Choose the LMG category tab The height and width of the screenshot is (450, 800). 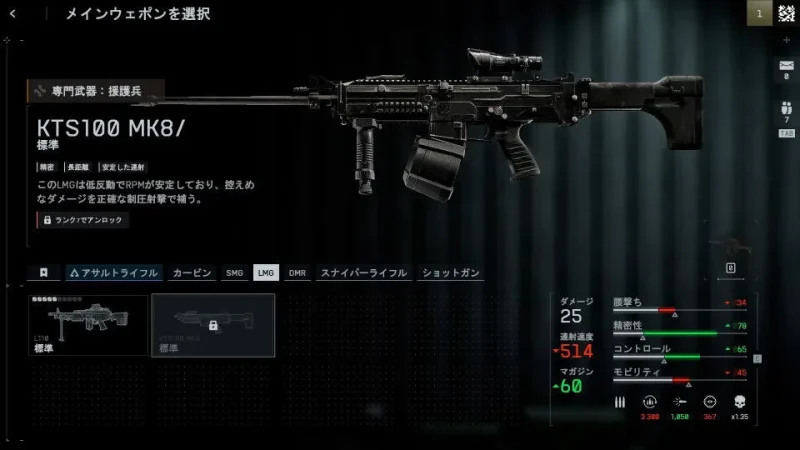[265, 272]
